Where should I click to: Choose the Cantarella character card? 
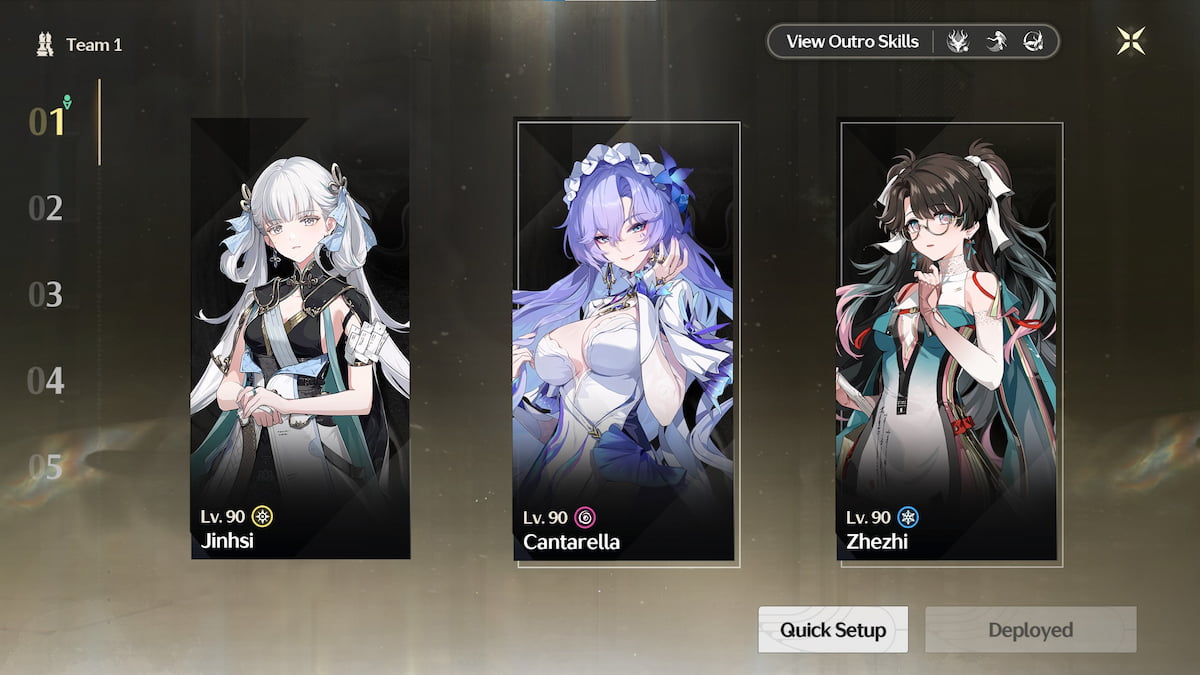pos(627,342)
